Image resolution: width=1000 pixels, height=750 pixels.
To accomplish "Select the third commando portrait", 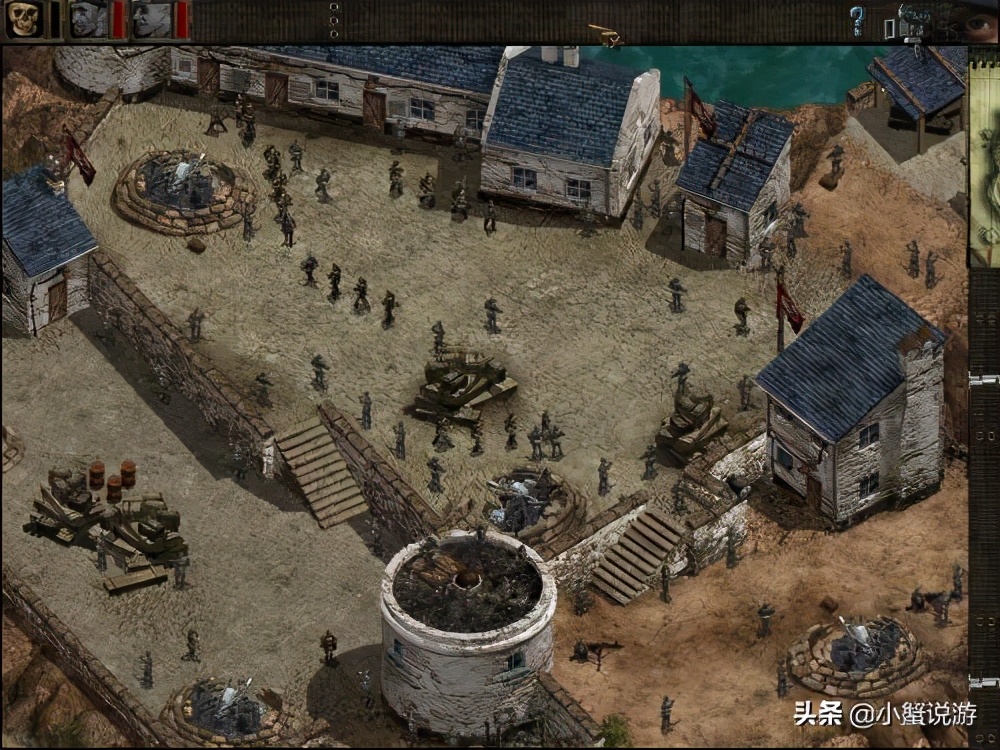I will (x=152, y=19).
